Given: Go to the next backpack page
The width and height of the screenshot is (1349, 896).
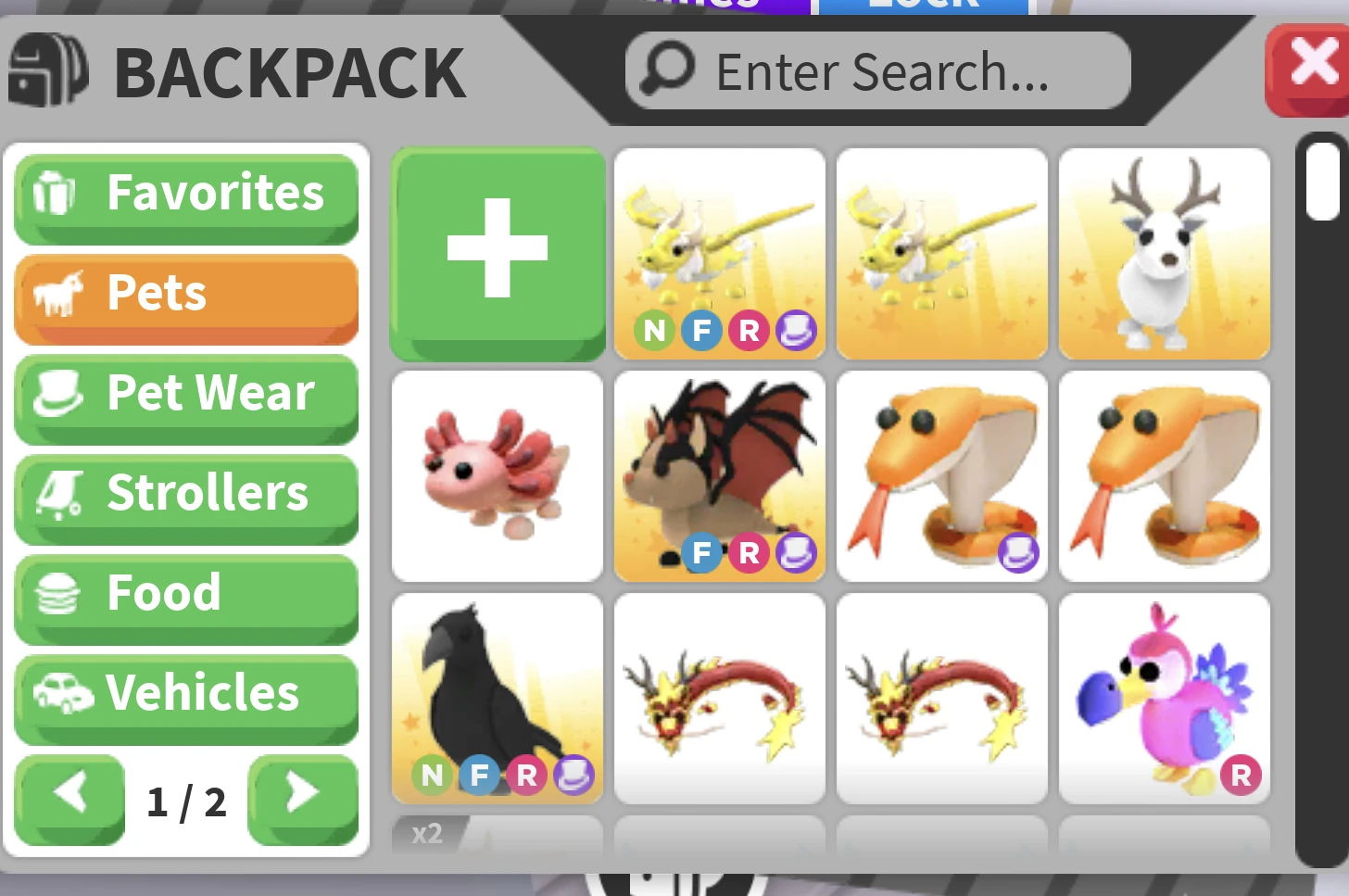Looking at the screenshot, I should tap(303, 799).
